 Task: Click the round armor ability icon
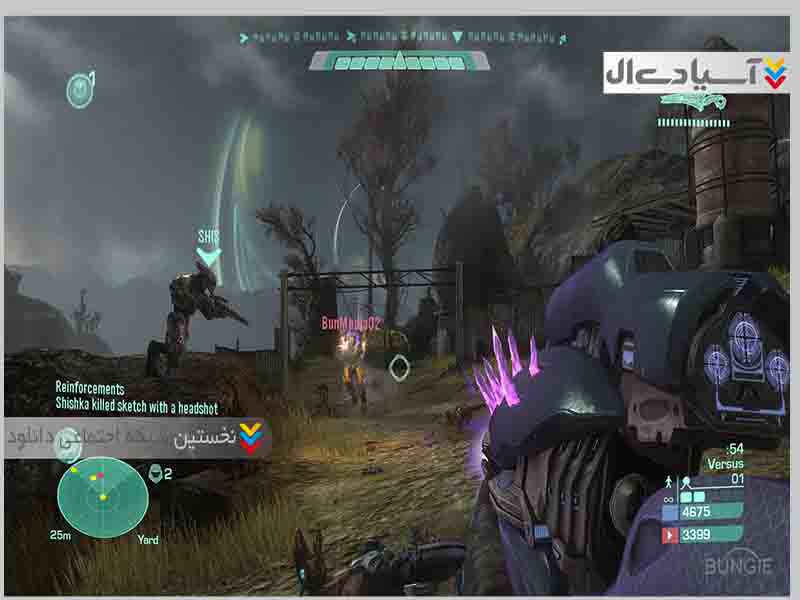click(78, 90)
